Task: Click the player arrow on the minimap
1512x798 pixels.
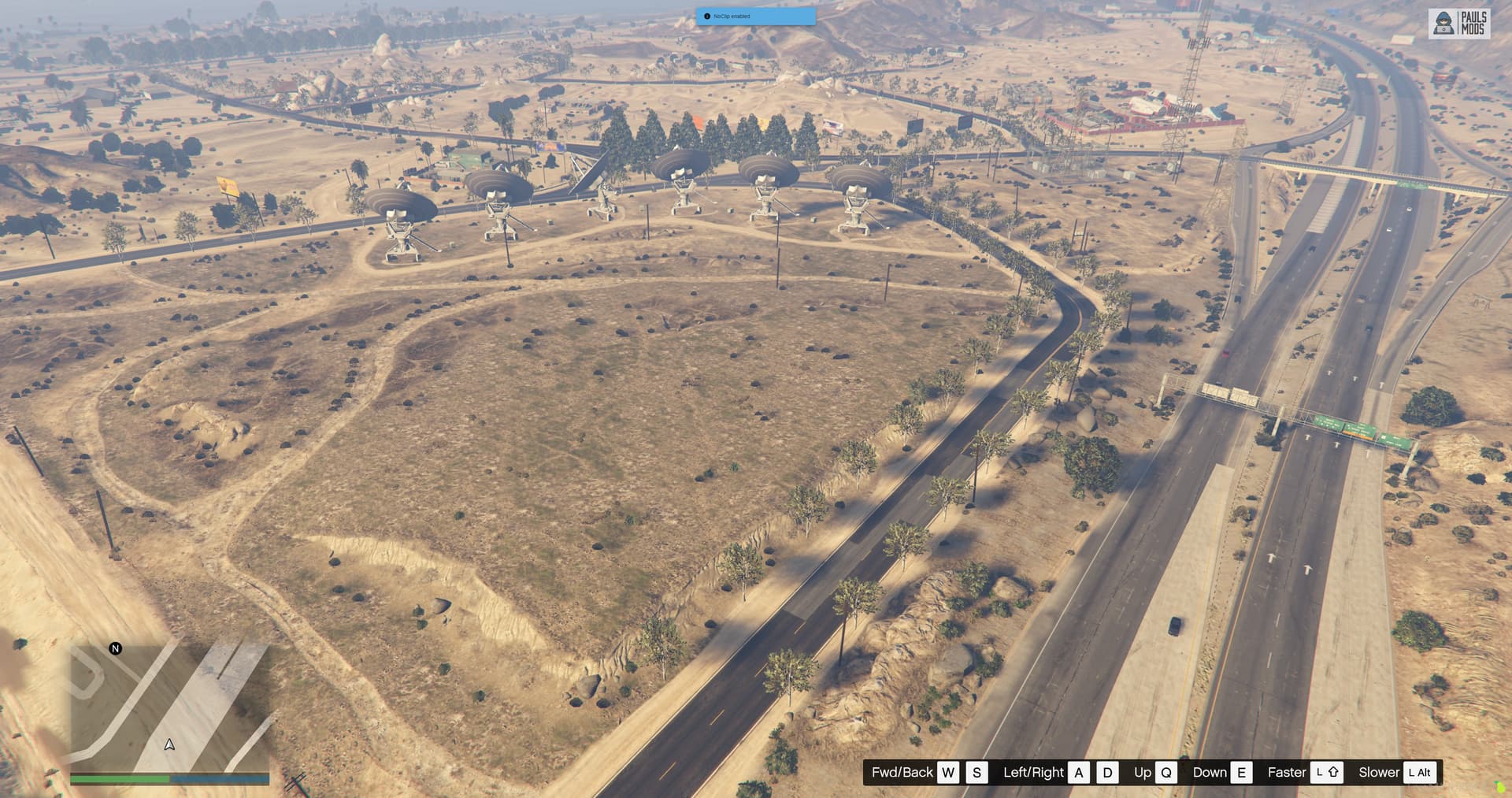Action: (x=169, y=744)
